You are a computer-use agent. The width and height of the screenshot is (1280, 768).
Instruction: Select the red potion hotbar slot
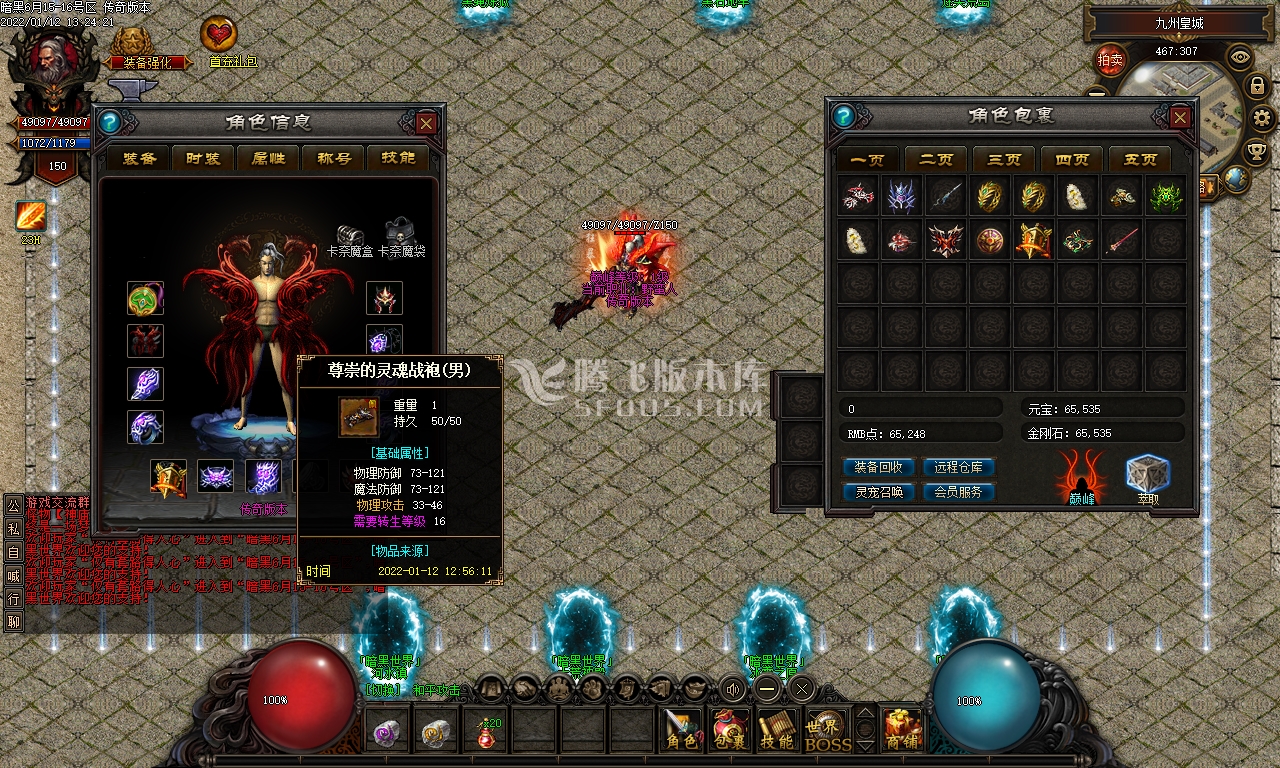pyautogui.click(x=487, y=731)
